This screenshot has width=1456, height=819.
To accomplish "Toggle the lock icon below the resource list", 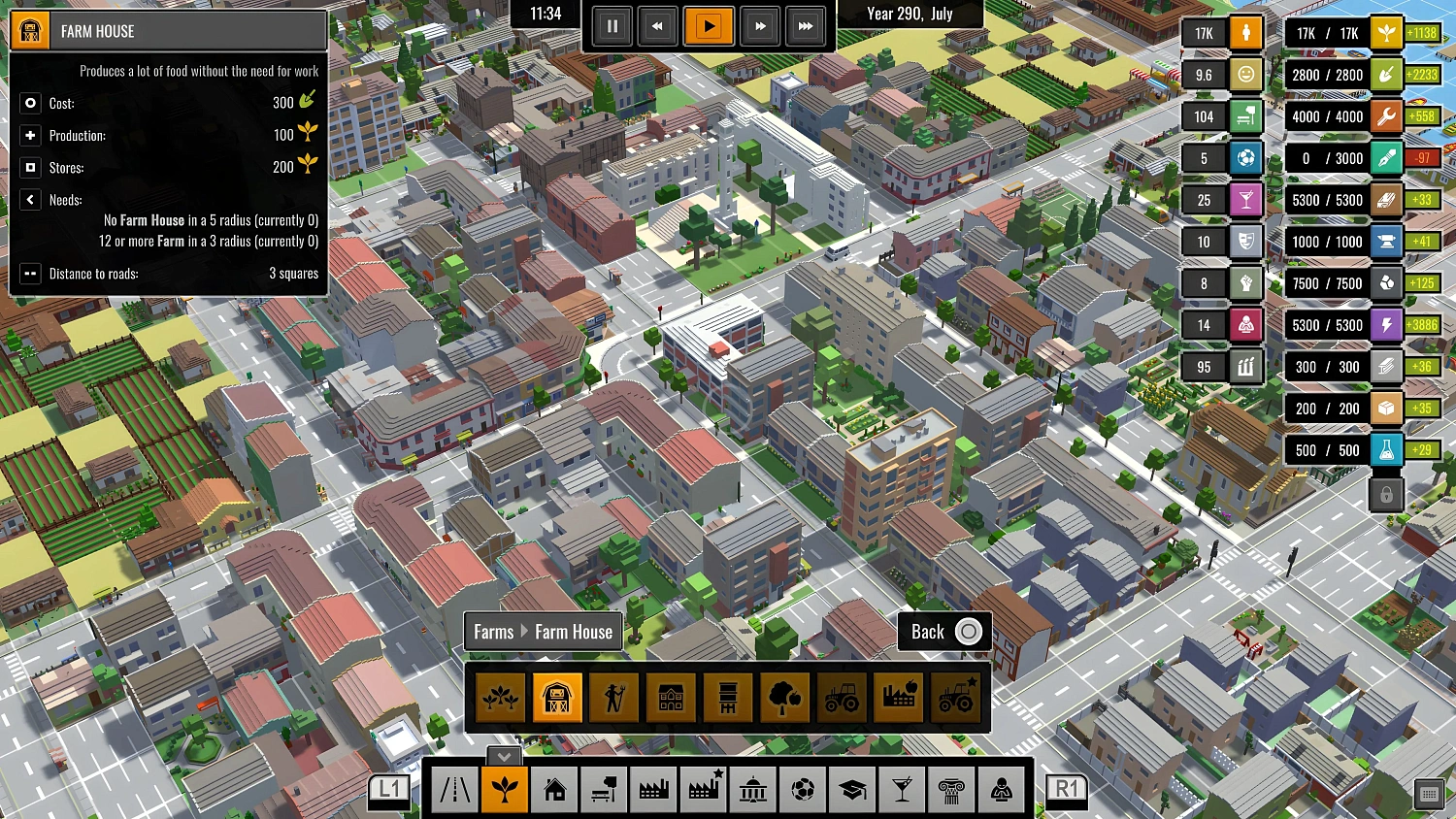I will pyautogui.click(x=1386, y=495).
